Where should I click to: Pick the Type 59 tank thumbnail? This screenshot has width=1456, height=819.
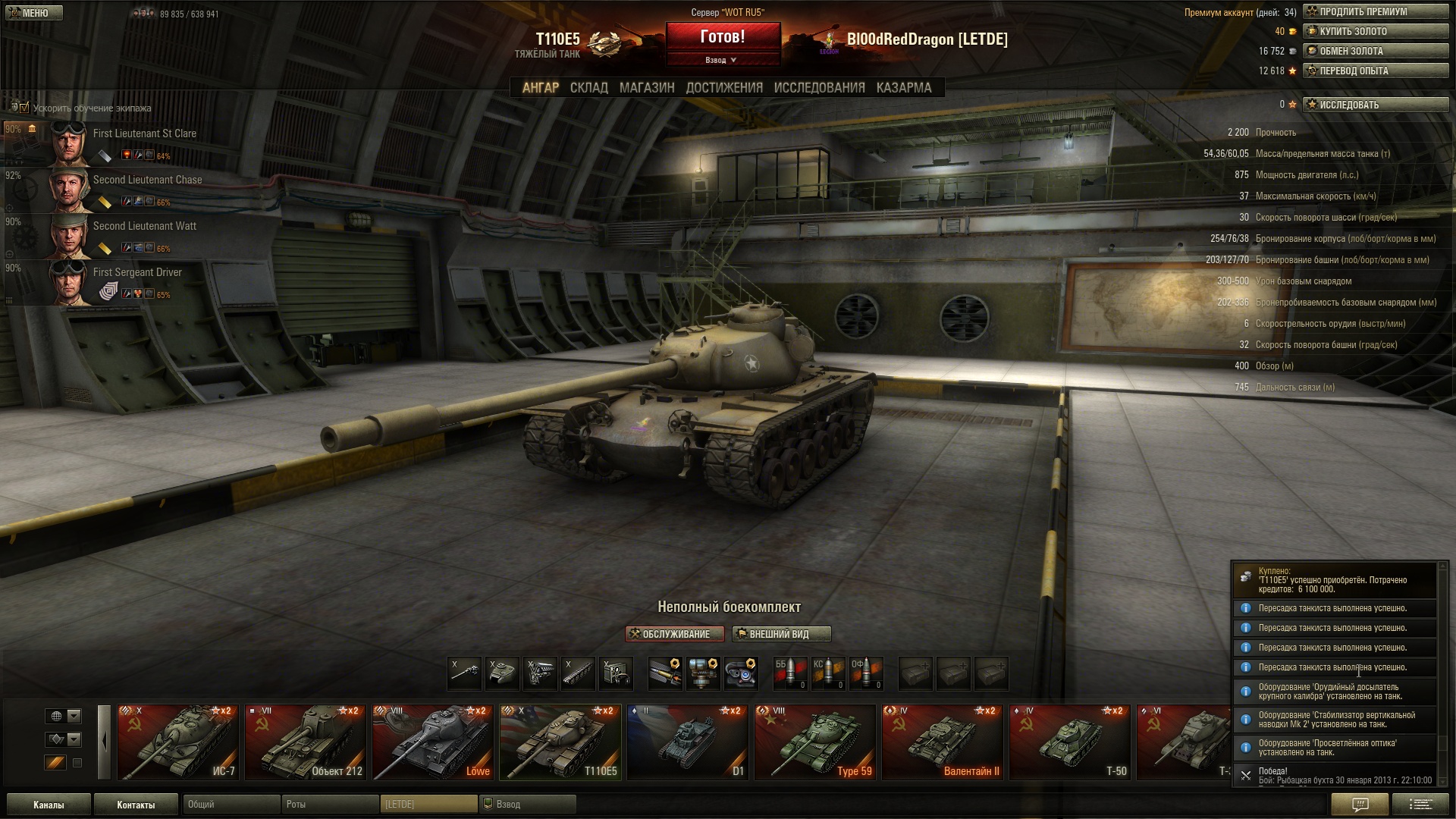point(815,742)
